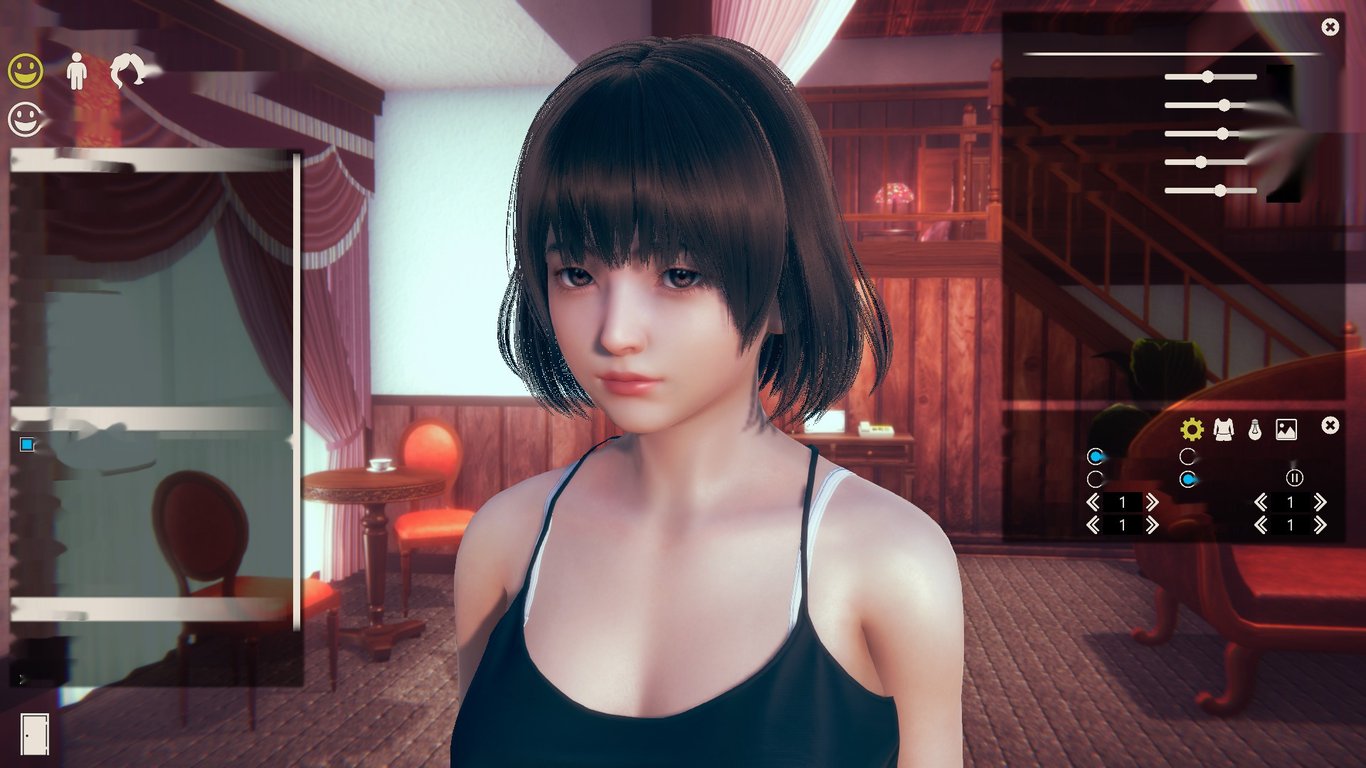This screenshot has width=1366, height=768.
Task: Select the yellow gear settings icon
Action: tap(1192, 429)
